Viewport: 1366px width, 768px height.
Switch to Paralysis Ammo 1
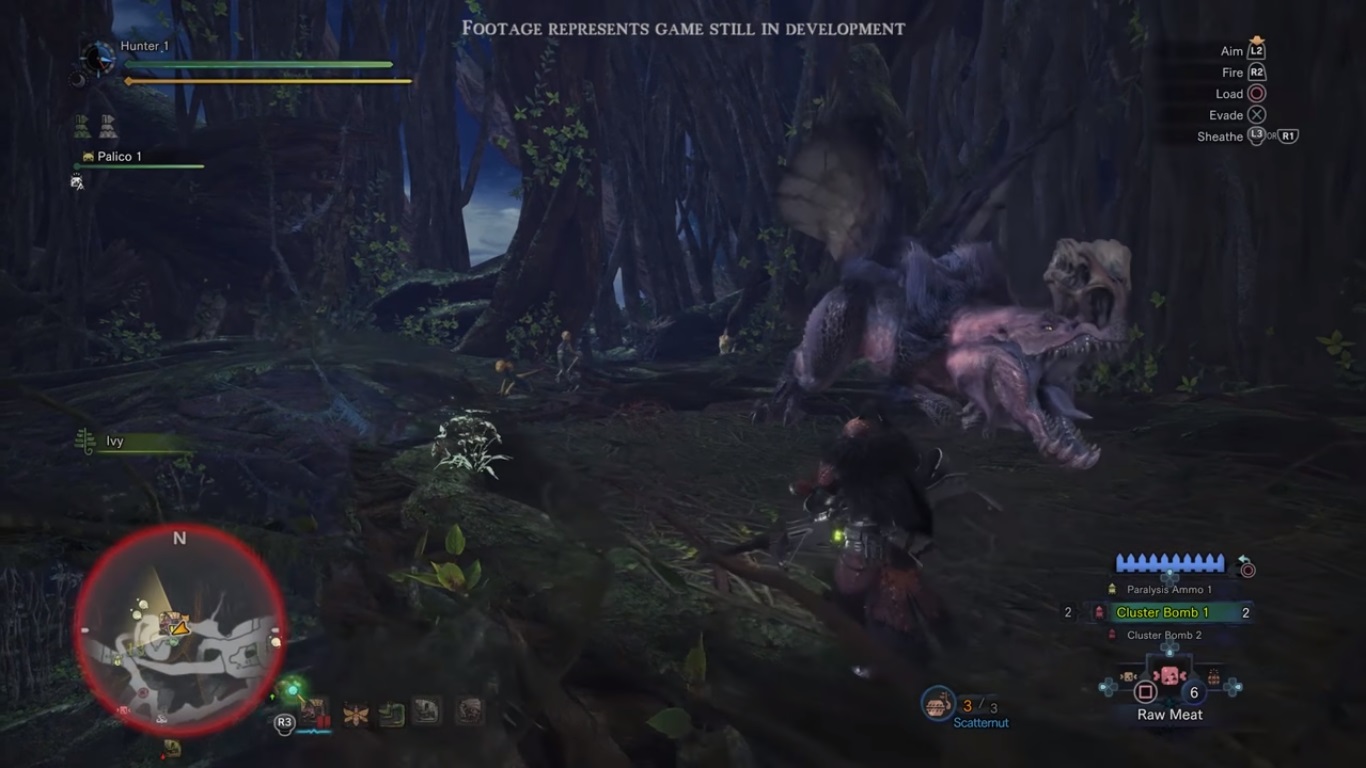[x=1169, y=590]
